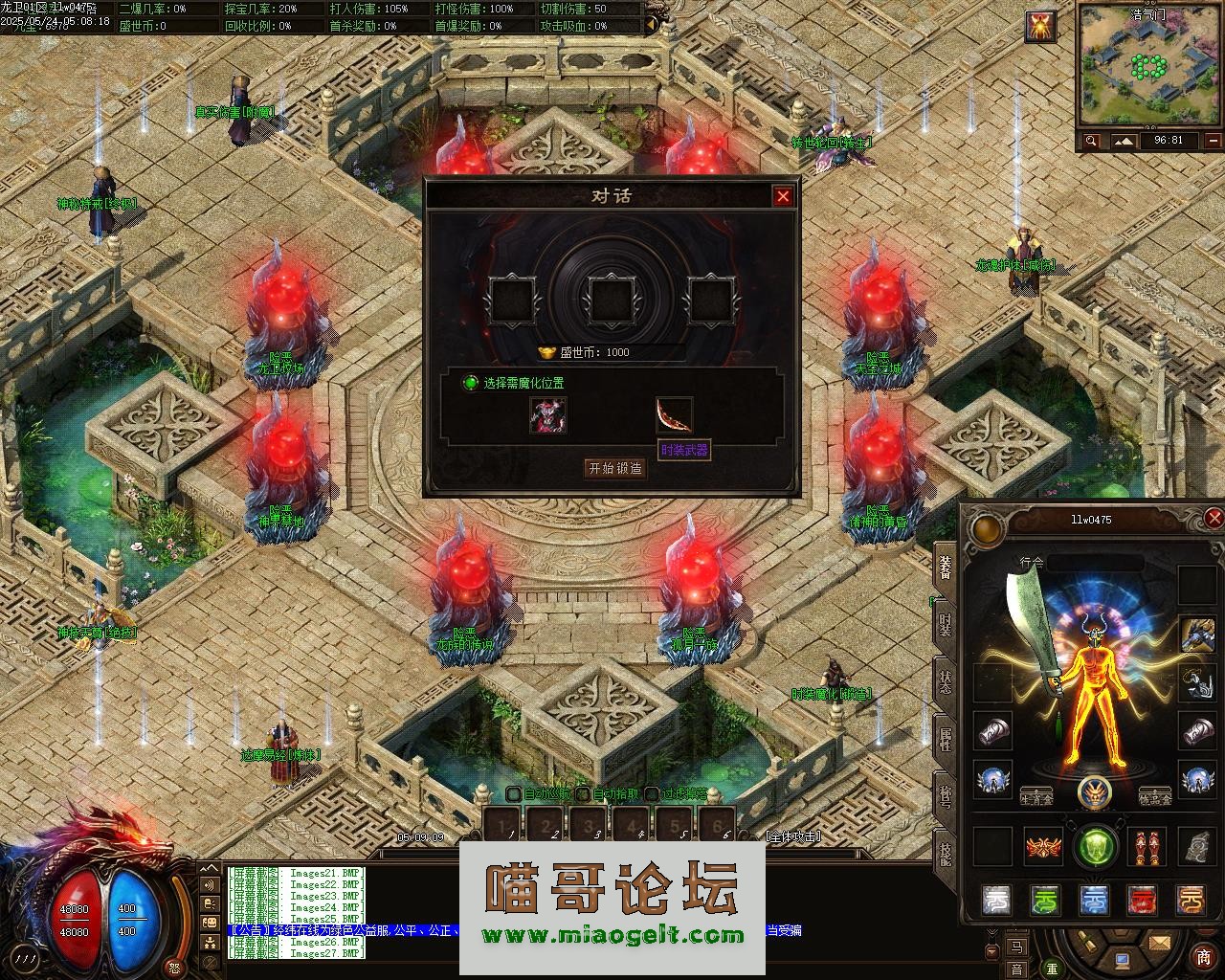Open the 商 shop button
This screenshot has height=980, width=1225.
click(x=1203, y=957)
